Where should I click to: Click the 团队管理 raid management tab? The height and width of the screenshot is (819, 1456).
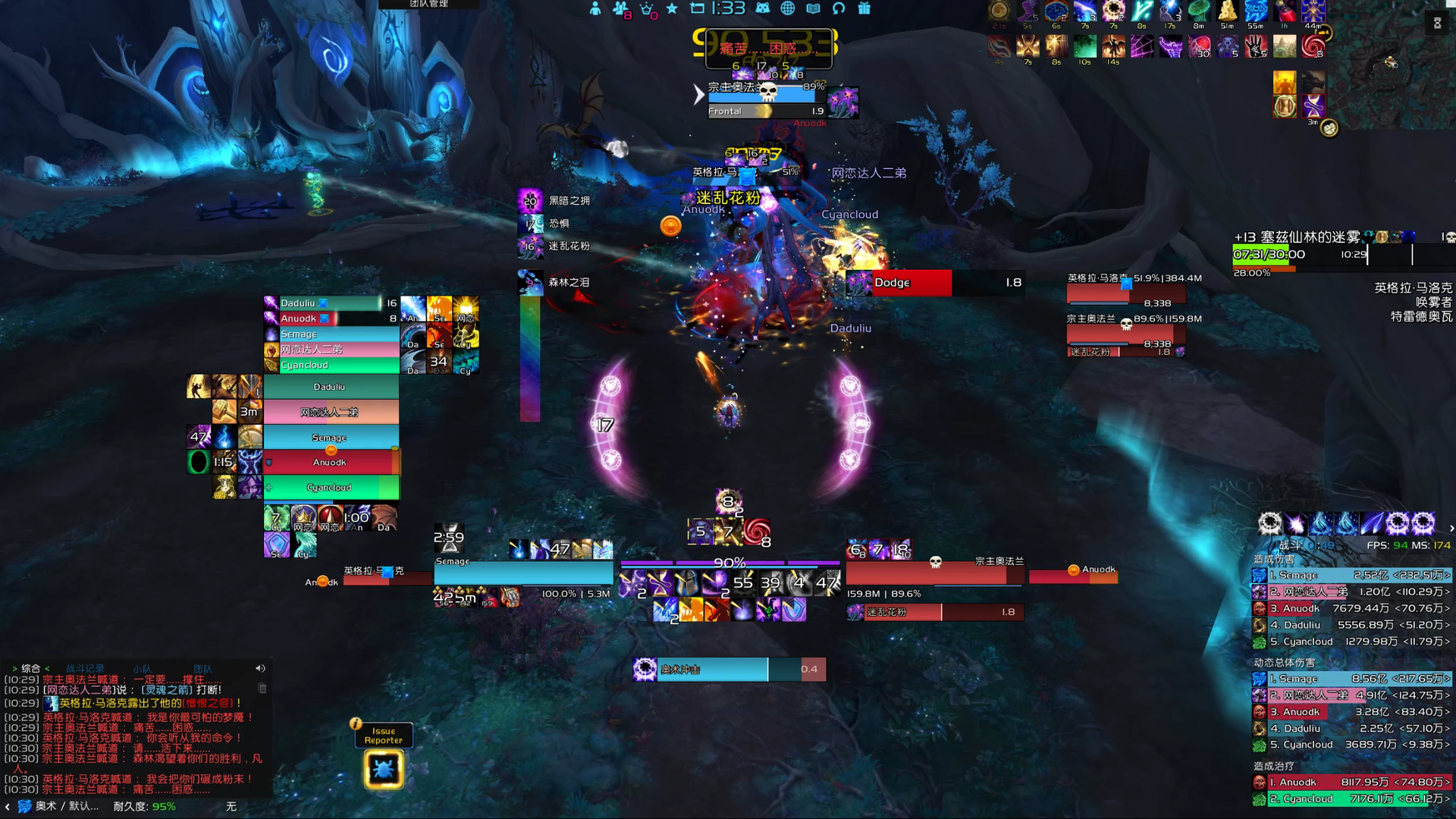429,4
